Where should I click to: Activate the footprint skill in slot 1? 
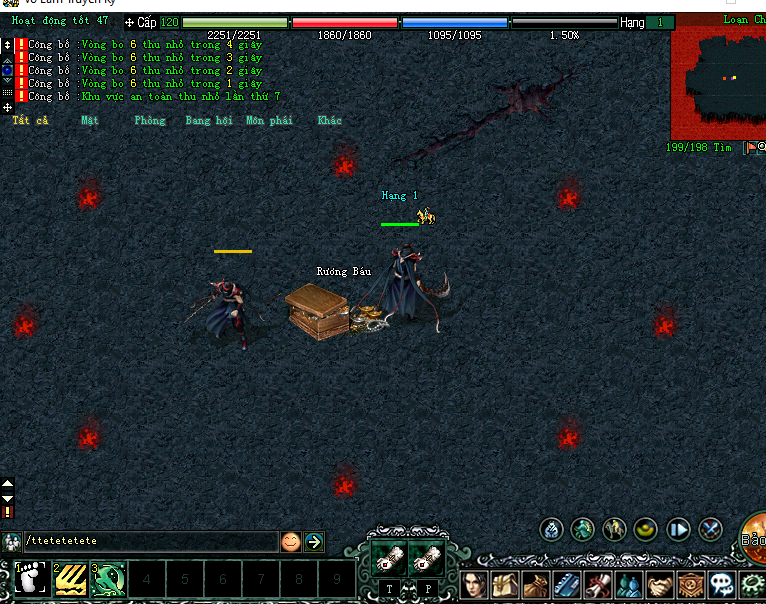[30, 579]
